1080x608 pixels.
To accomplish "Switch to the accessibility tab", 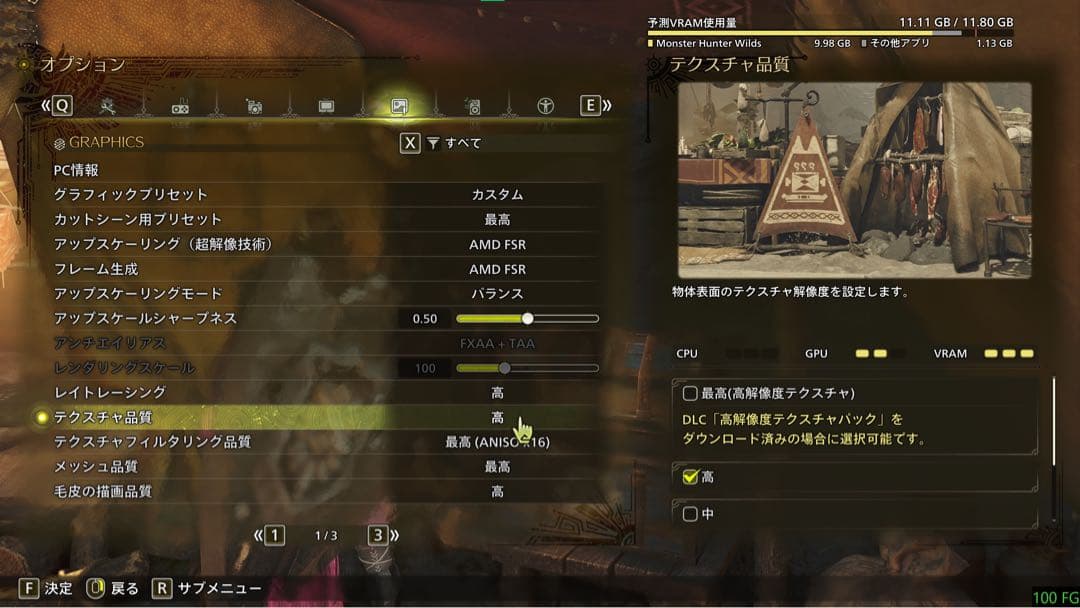I will (545, 106).
